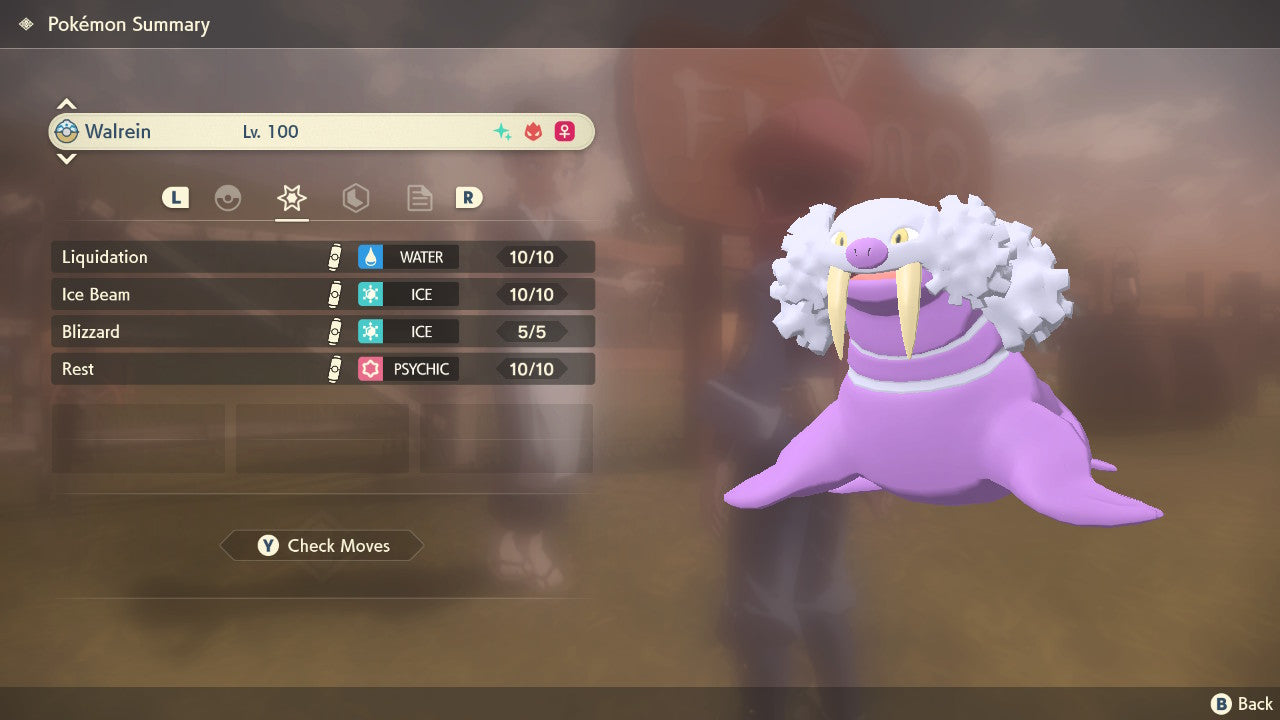The image size is (1280, 720).
Task: Click the Walrein name bar
Action: 320,132
